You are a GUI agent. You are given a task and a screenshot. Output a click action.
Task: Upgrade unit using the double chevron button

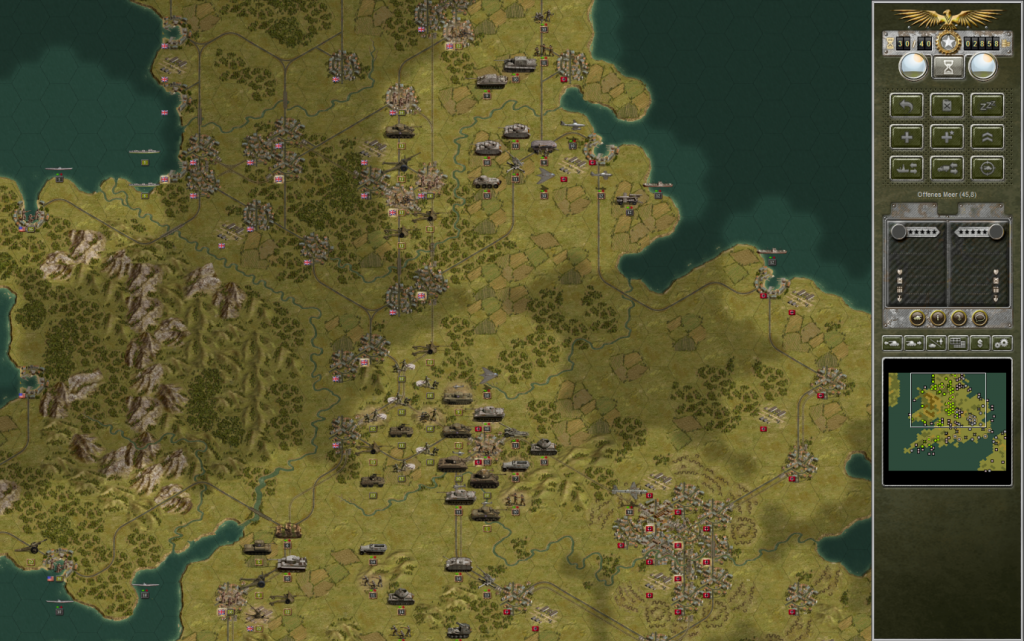986,136
